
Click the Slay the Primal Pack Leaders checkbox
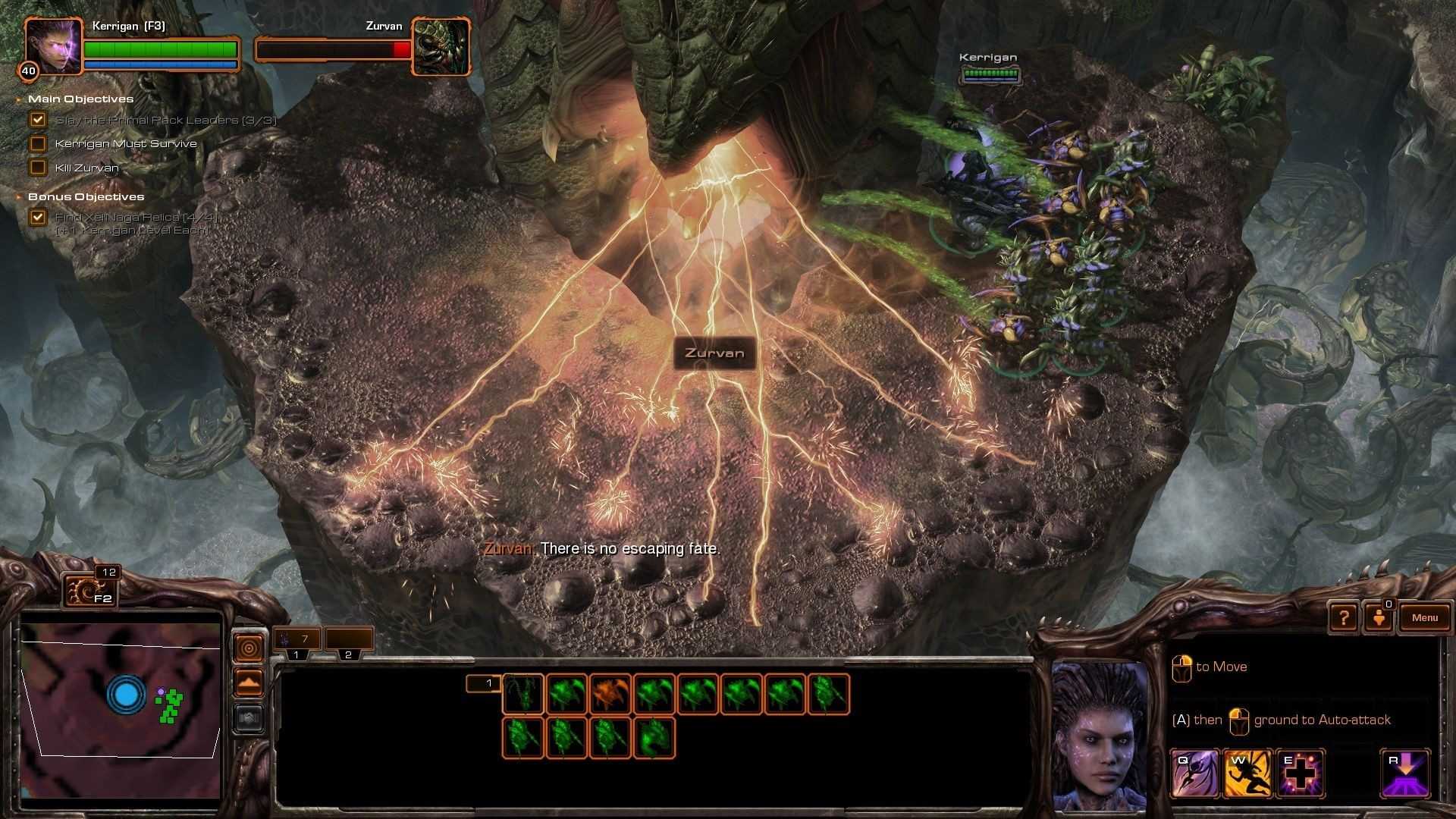click(38, 119)
